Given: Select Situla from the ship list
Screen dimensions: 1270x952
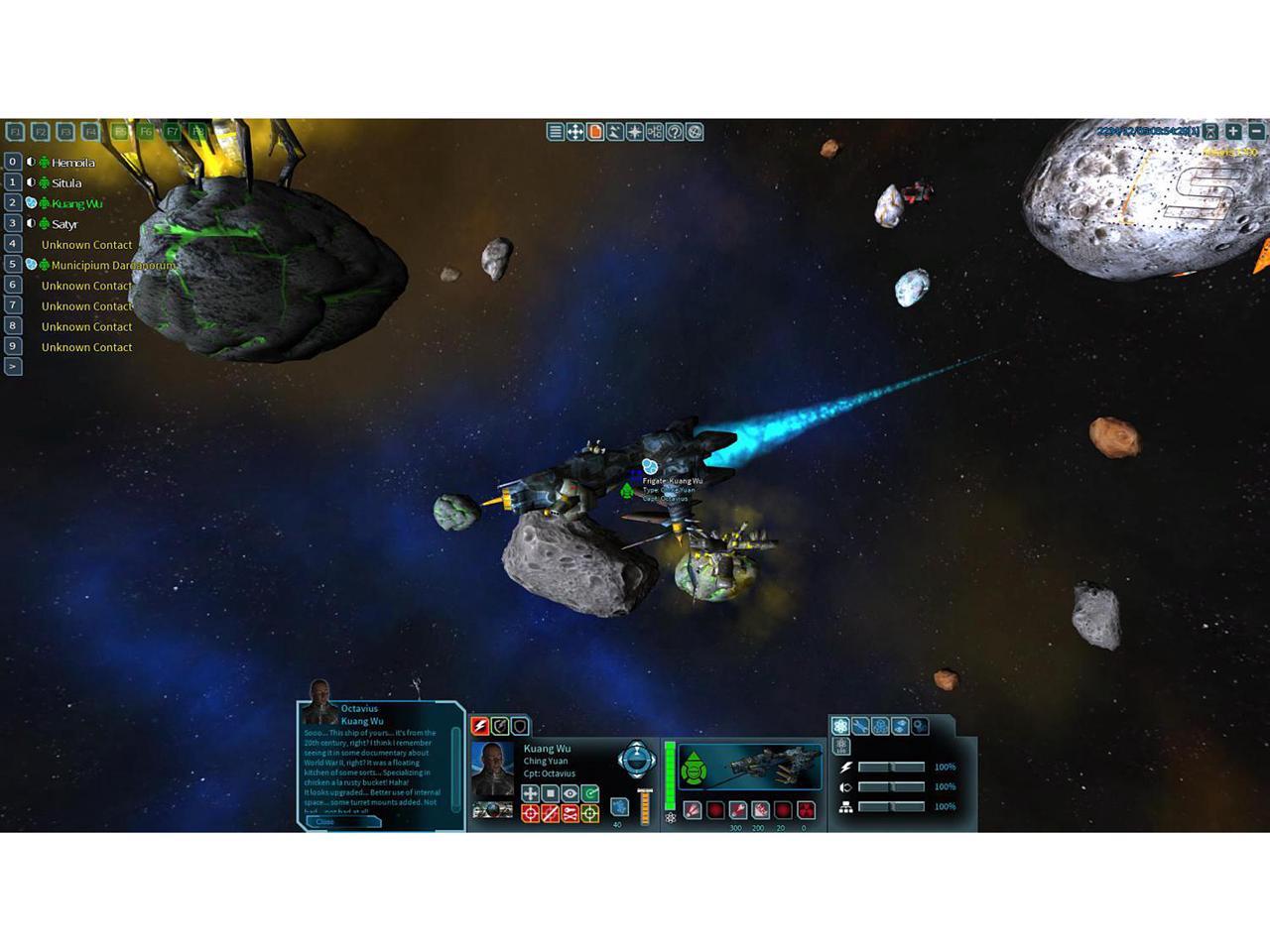Looking at the screenshot, I should pos(66,183).
